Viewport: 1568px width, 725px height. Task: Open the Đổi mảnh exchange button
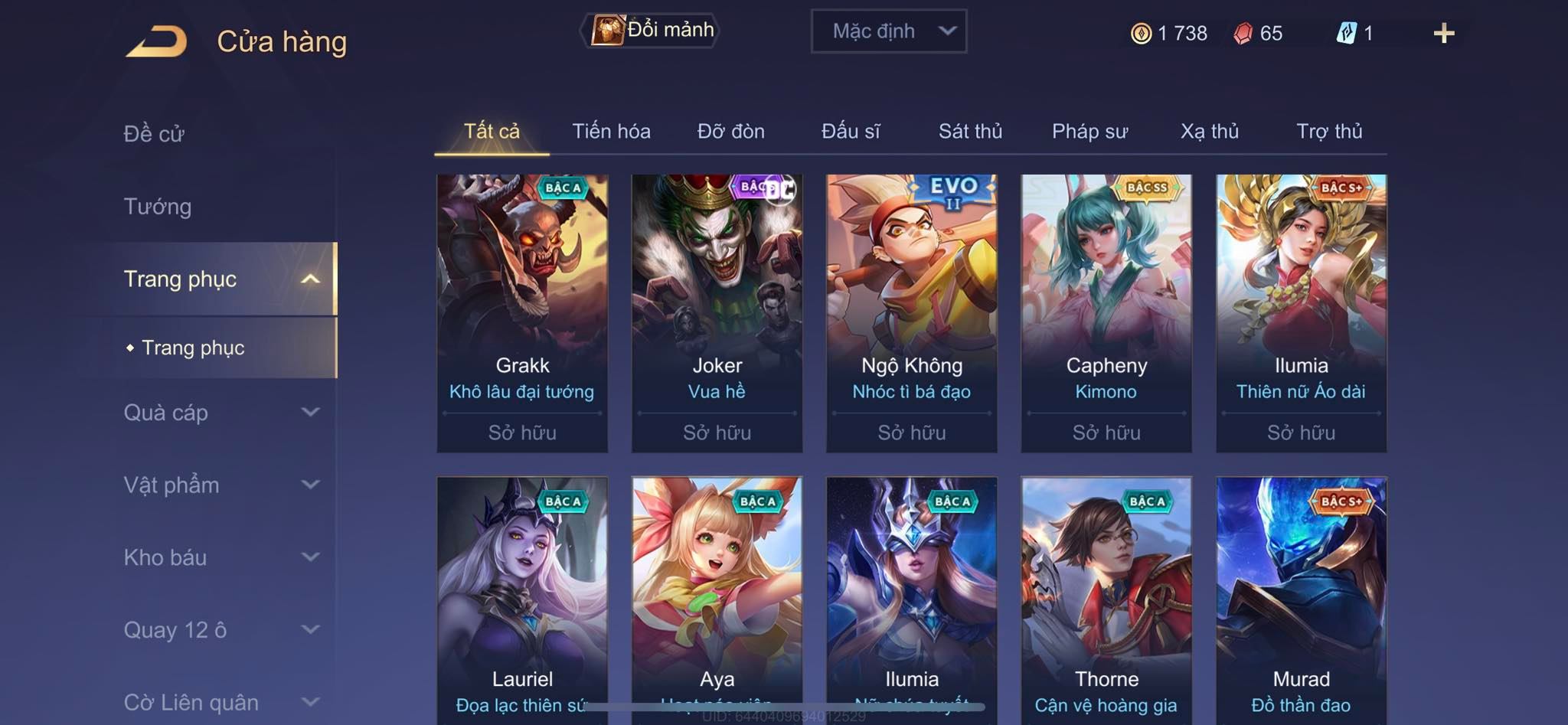[651, 31]
